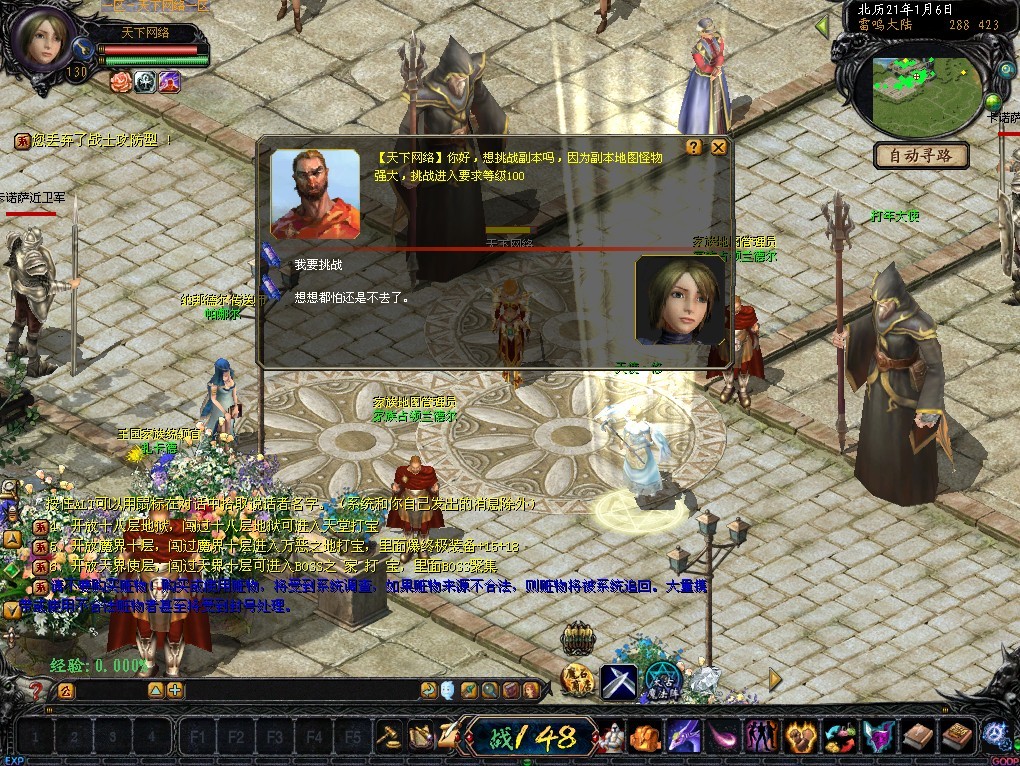Viewport: 1020px width, 766px height.
Task: Collapse the minimap with the green arrow
Action: tap(822, 26)
